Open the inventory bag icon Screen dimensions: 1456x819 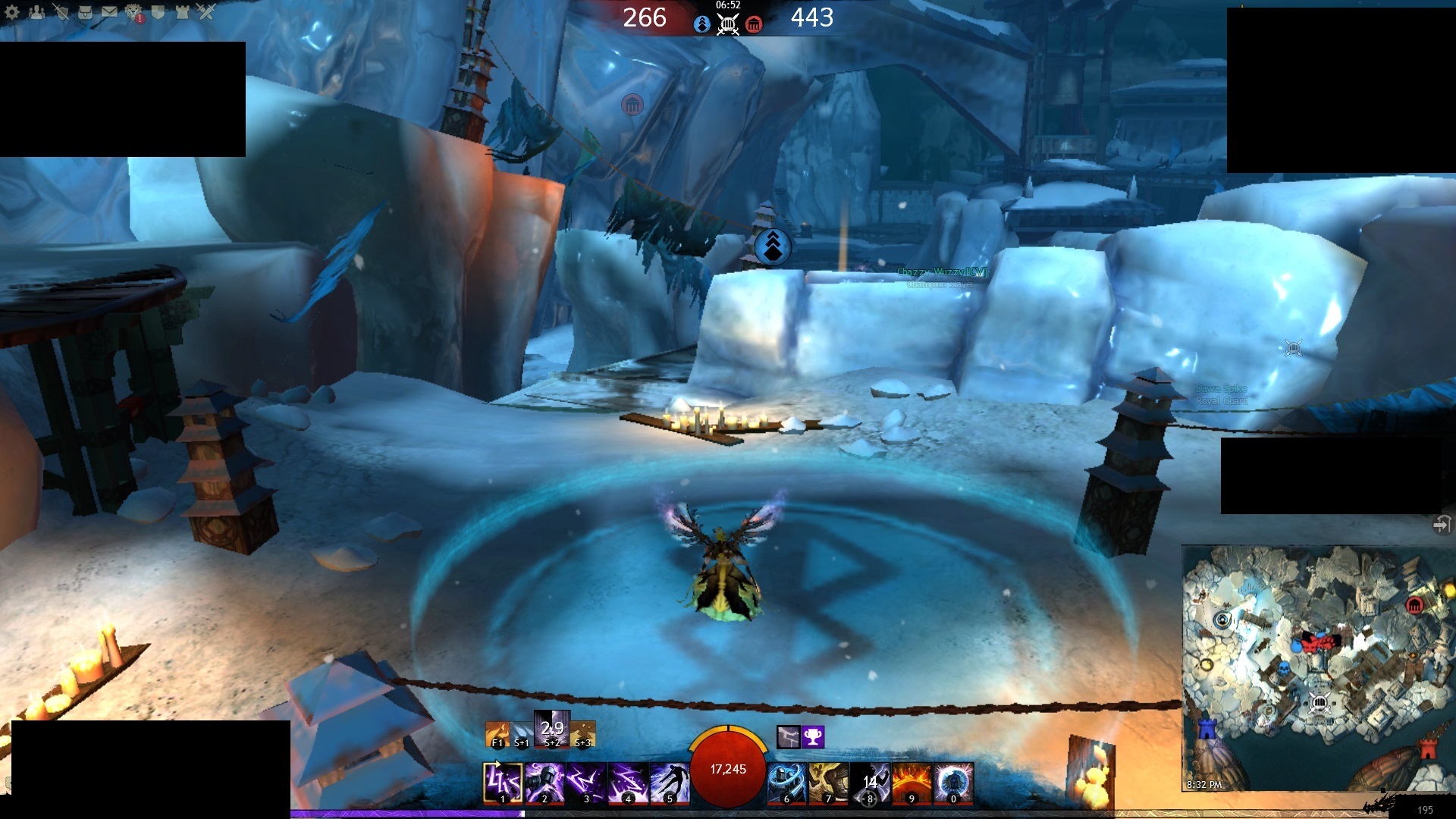tap(85, 12)
